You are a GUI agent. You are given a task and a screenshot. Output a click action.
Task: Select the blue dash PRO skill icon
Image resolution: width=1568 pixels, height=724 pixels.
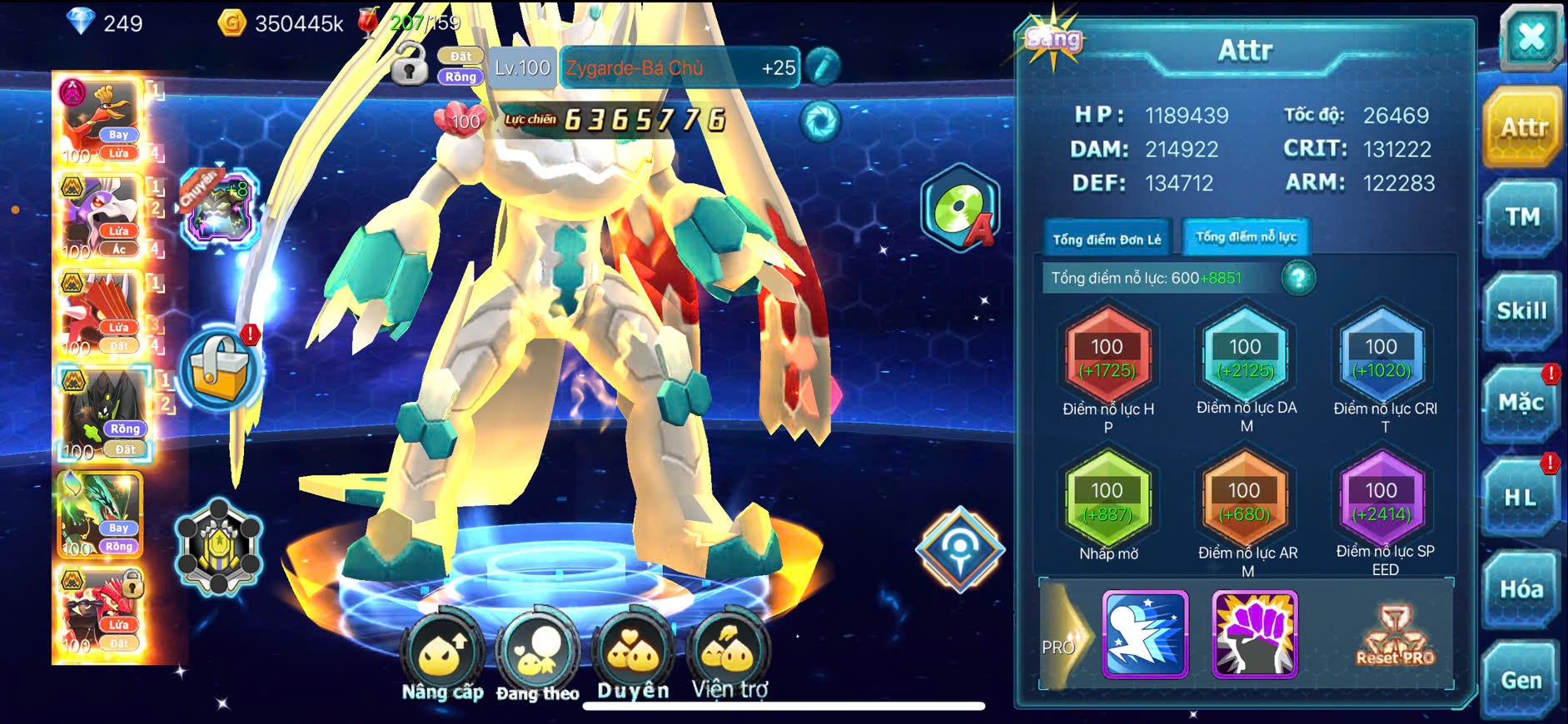[1145, 634]
